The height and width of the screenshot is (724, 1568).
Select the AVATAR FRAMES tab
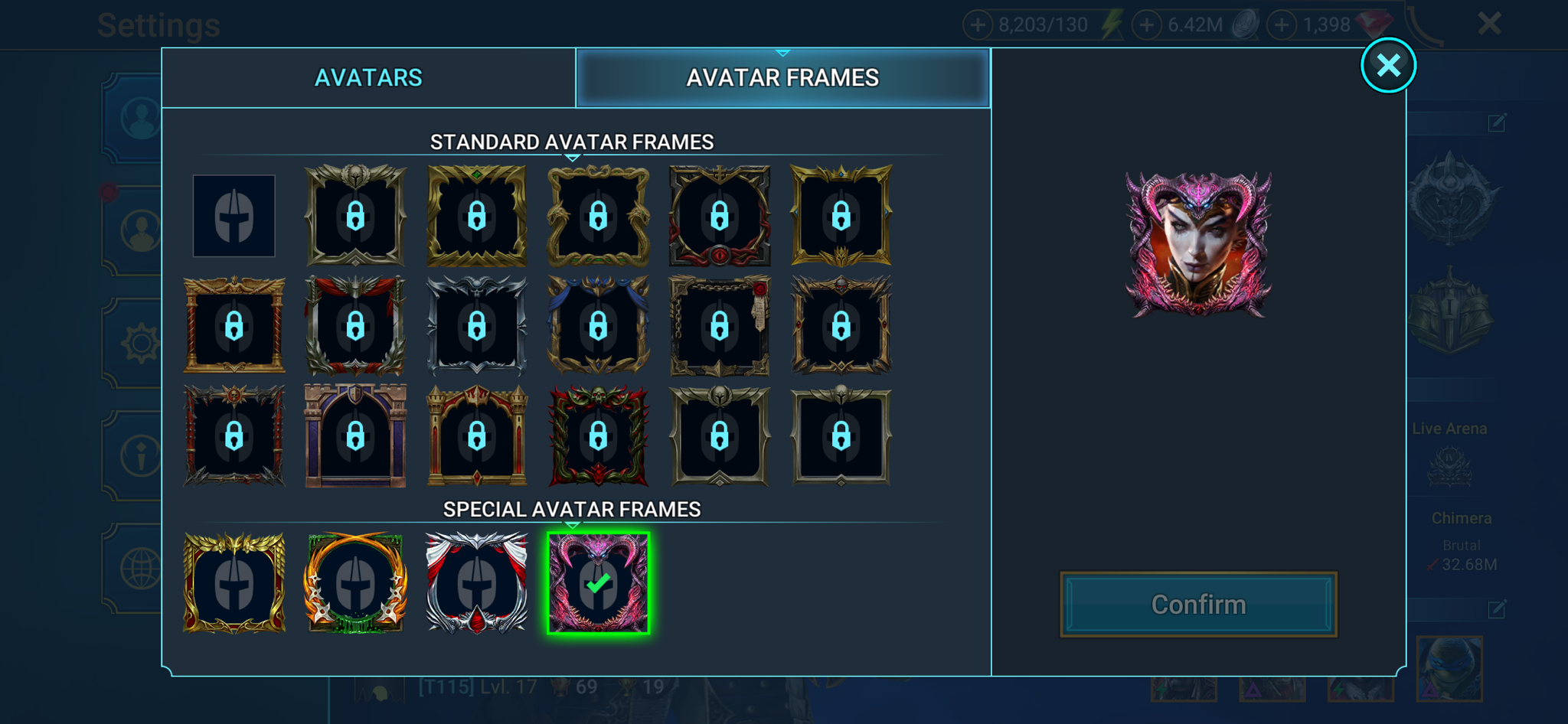[x=782, y=77]
